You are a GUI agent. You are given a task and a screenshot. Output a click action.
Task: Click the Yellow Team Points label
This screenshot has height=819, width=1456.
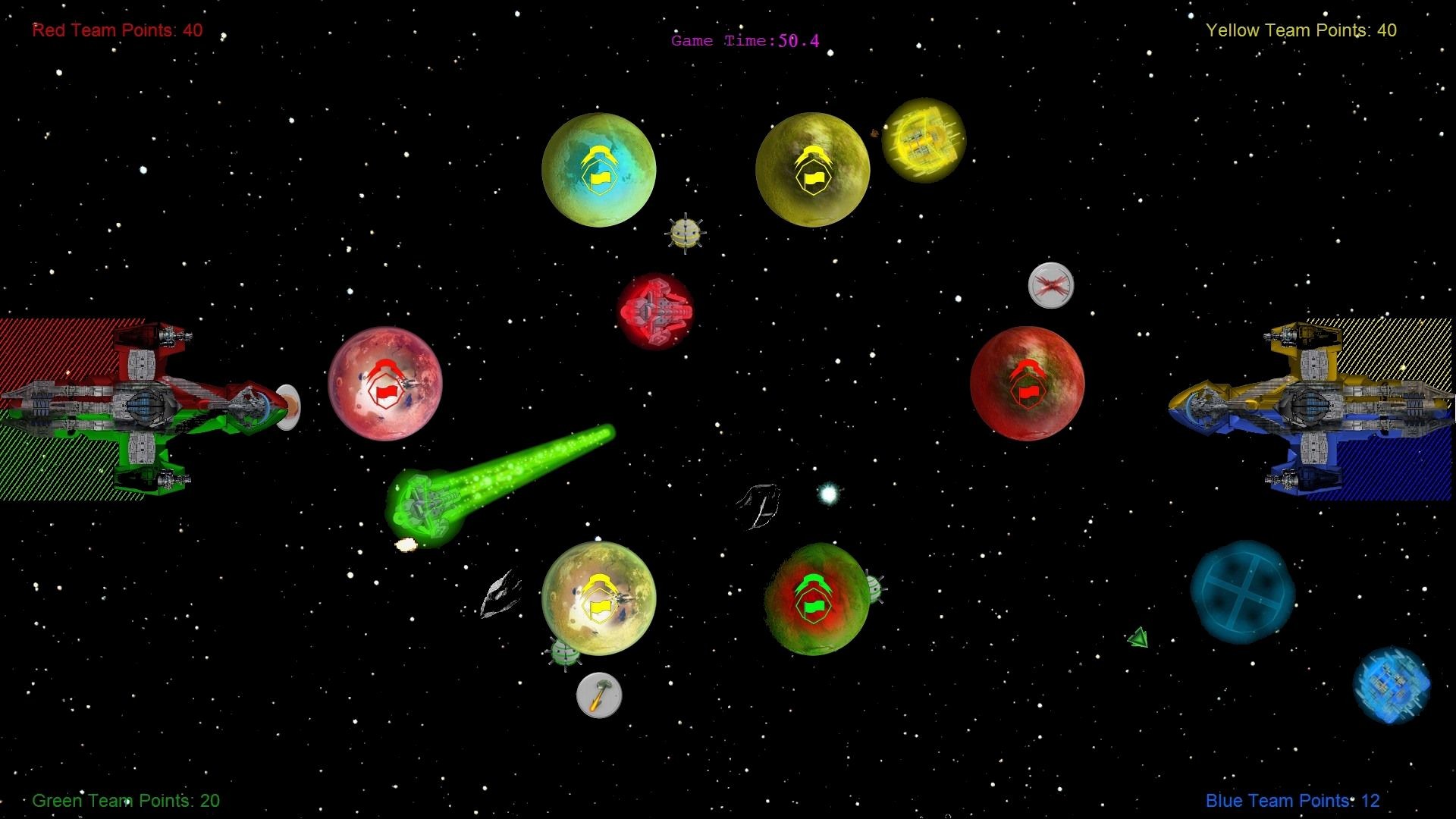1301,30
